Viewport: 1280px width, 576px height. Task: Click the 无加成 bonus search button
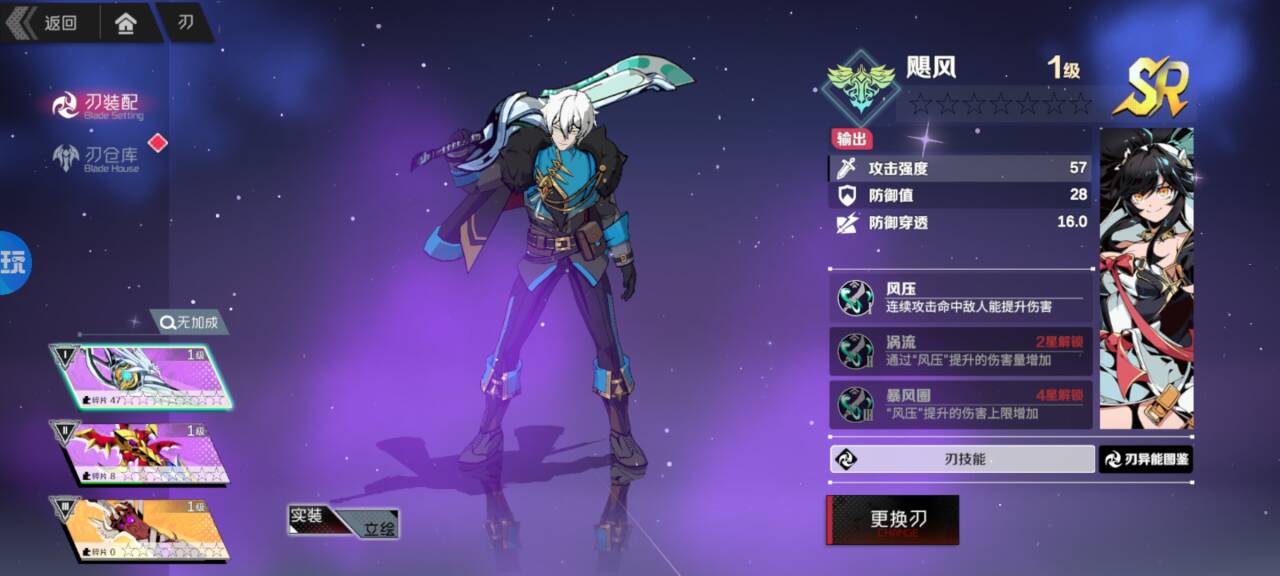pyautogui.click(x=189, y=322)
